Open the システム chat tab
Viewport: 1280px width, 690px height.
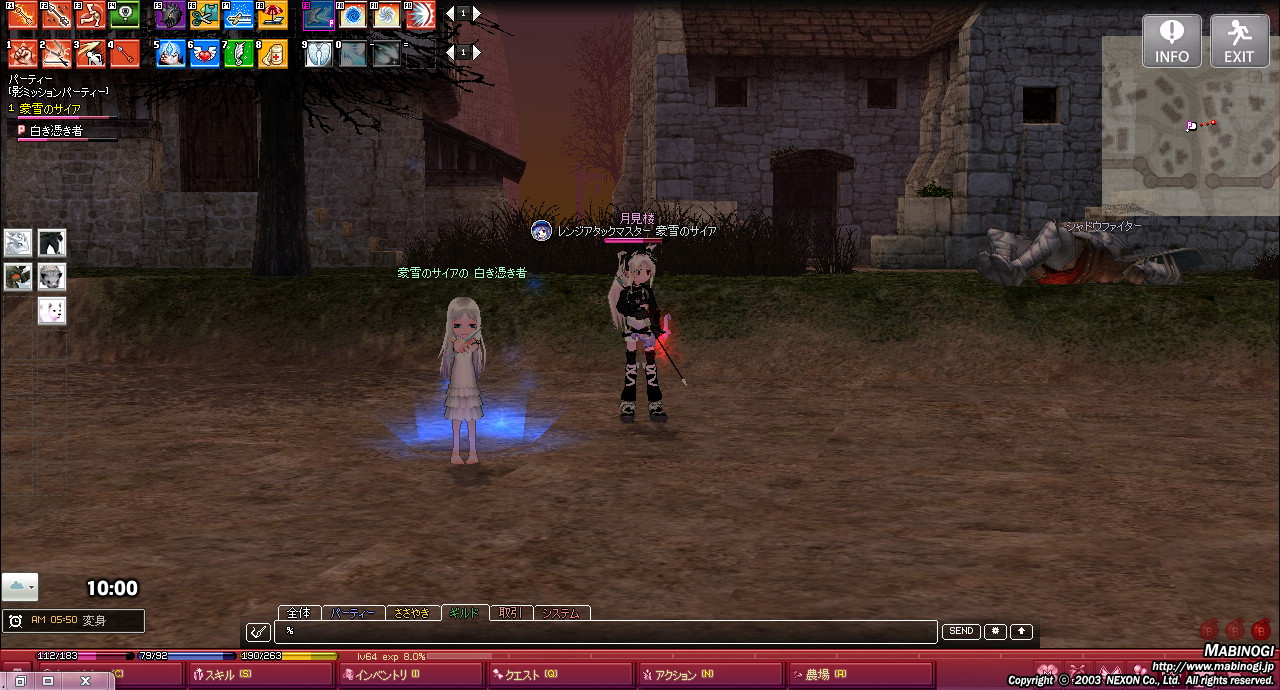point(562,613)
